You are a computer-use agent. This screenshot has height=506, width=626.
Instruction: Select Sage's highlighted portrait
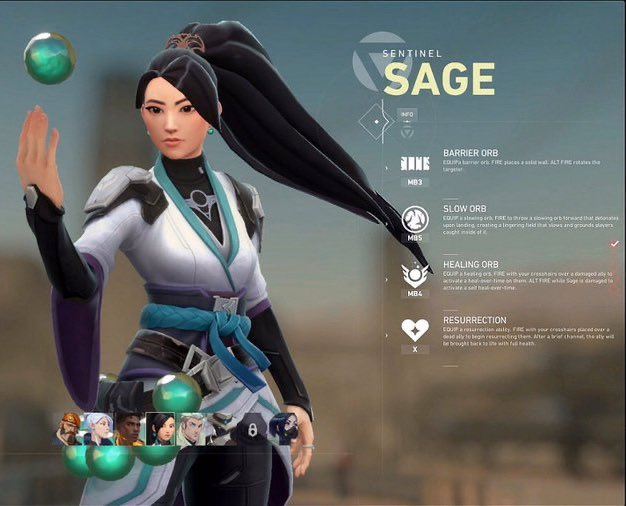pyautogui.click(x=160, y=429)
